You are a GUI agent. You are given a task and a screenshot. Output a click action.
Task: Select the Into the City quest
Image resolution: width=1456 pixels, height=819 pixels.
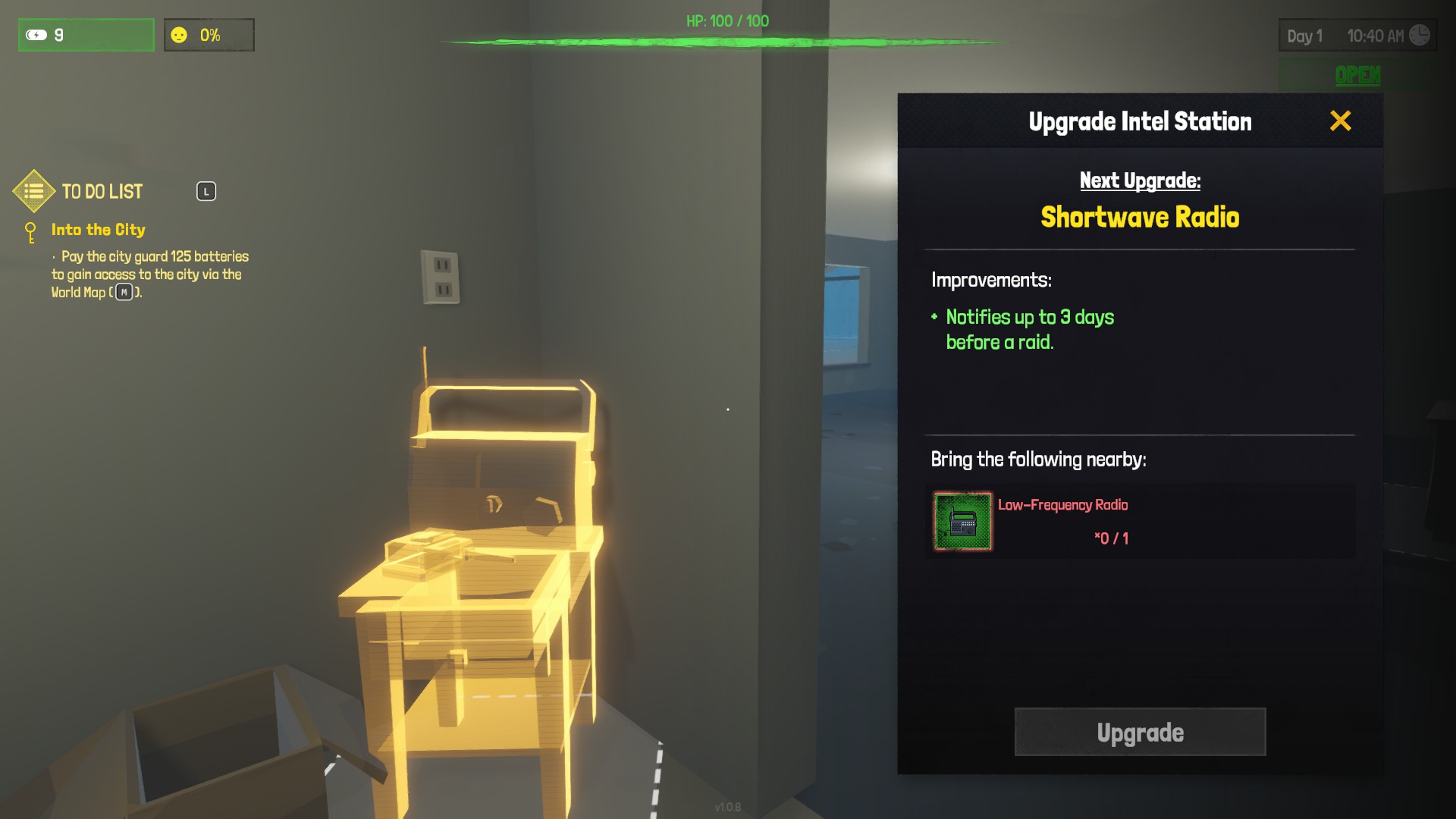[98, 230]
